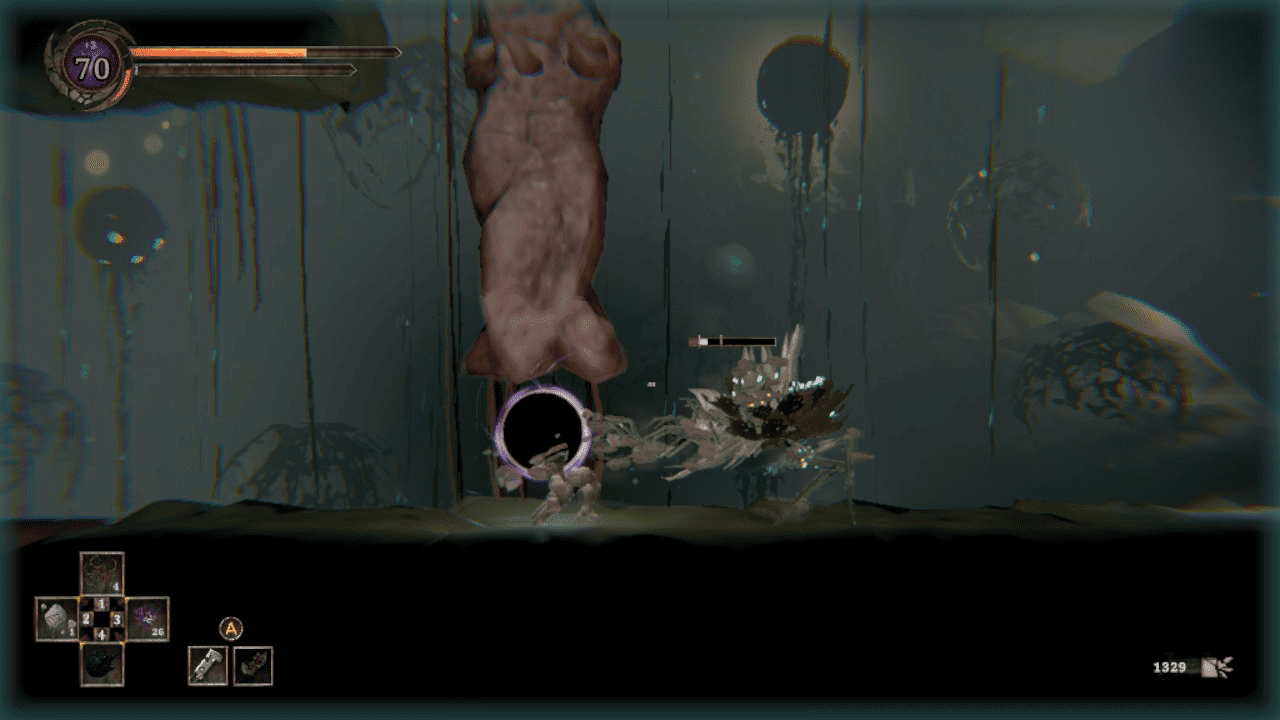Select the item count 4 label on top slot
This screenshot has width=1280, height=720.
tap(116, 585)
